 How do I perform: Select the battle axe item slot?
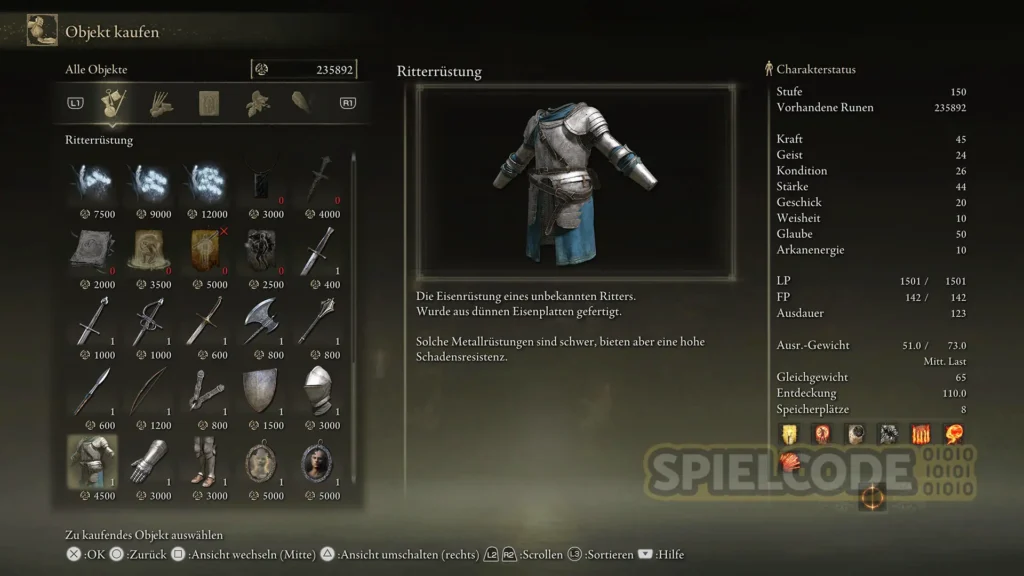[x=262, y=321]
